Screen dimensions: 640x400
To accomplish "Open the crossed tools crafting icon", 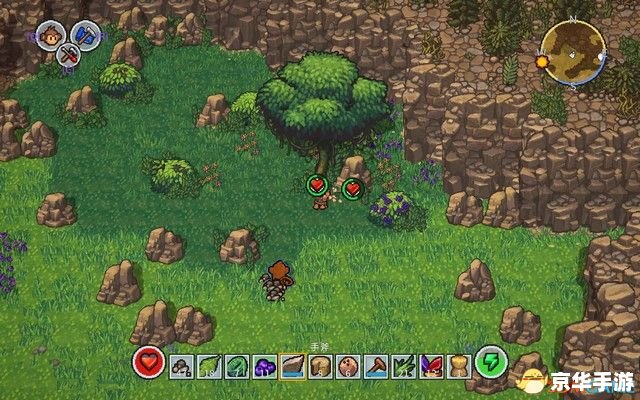I will (x=70, y=55).
